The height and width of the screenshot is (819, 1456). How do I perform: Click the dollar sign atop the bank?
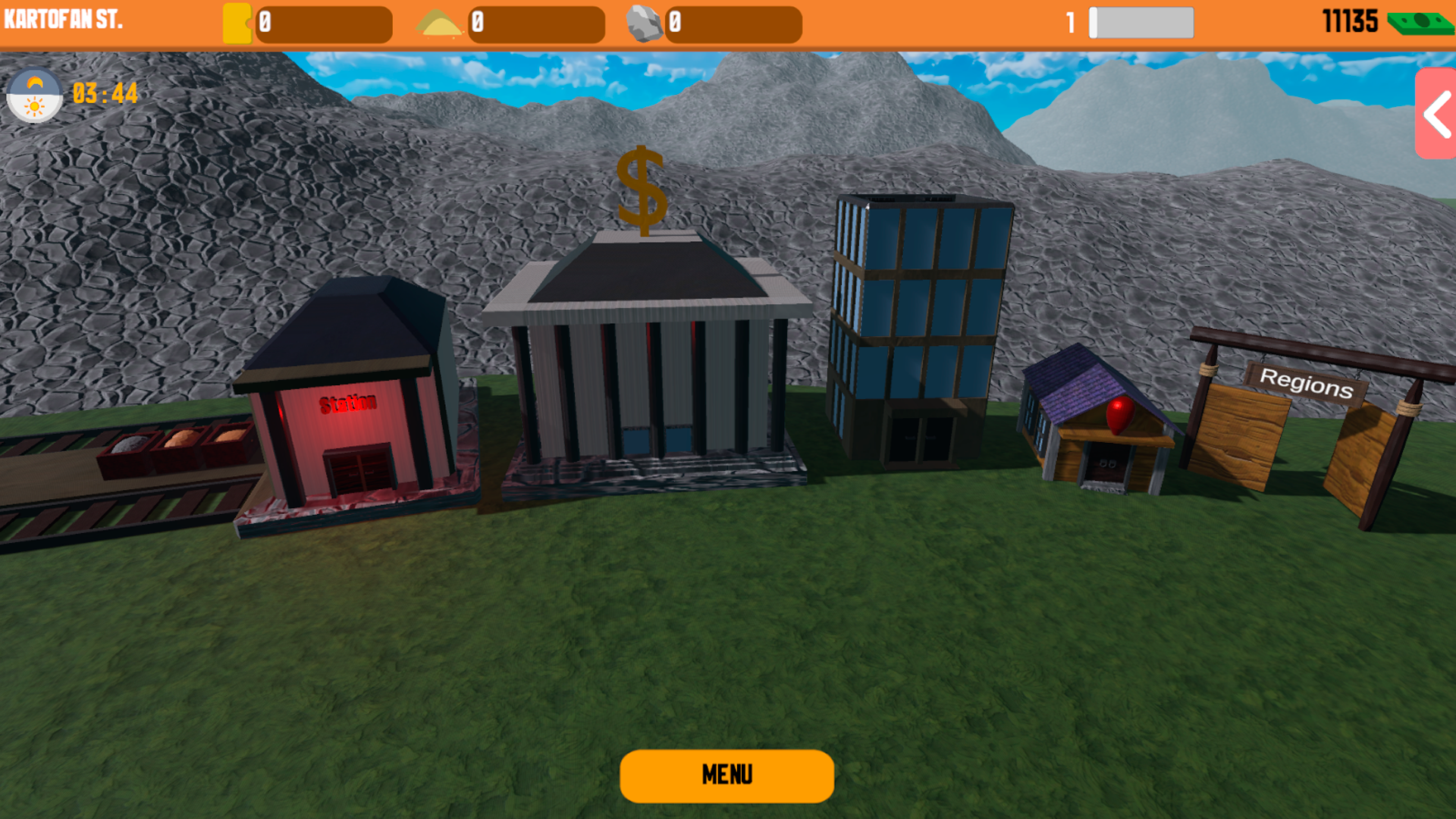pyautogui.click(x=641, y=190)
